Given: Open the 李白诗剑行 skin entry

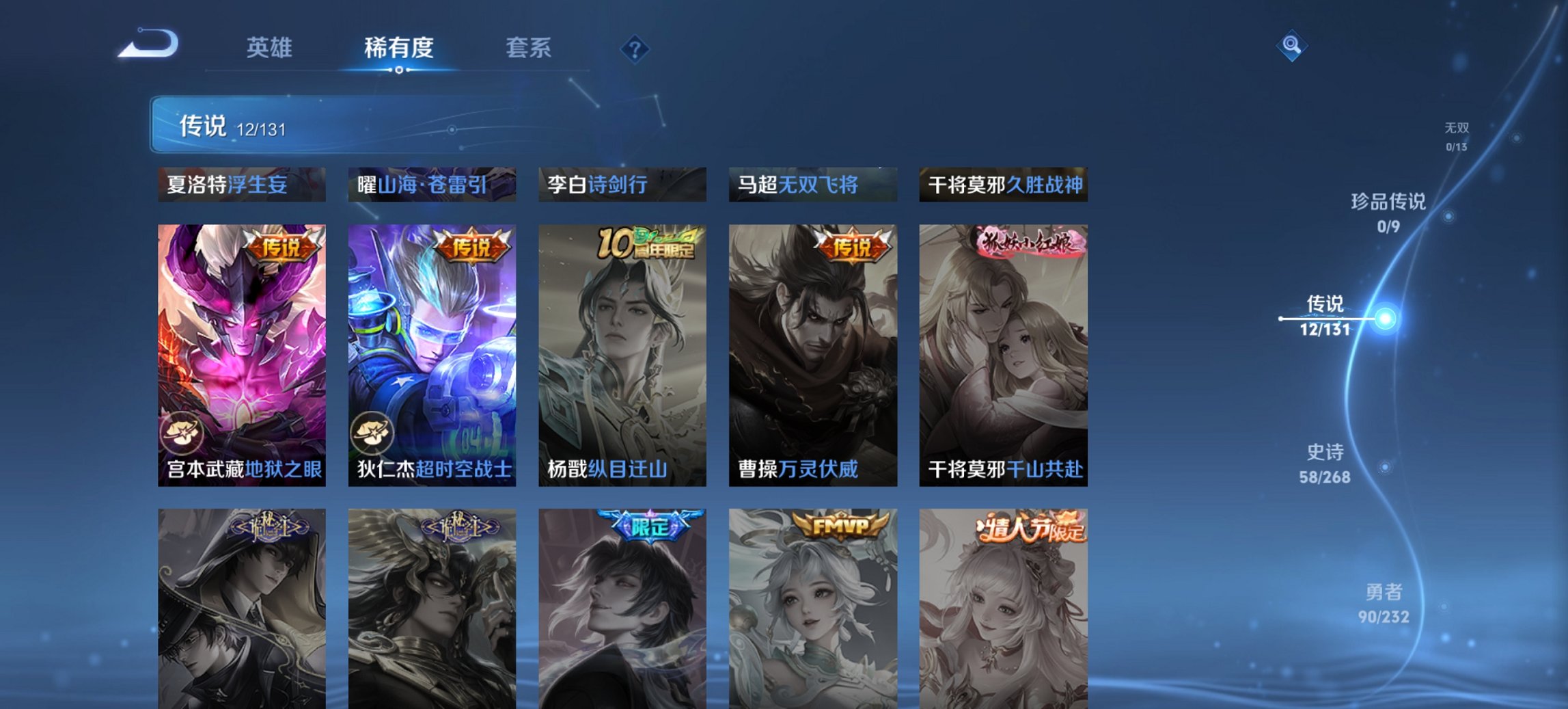Looking at the screenshot, I should click(620, 185).
